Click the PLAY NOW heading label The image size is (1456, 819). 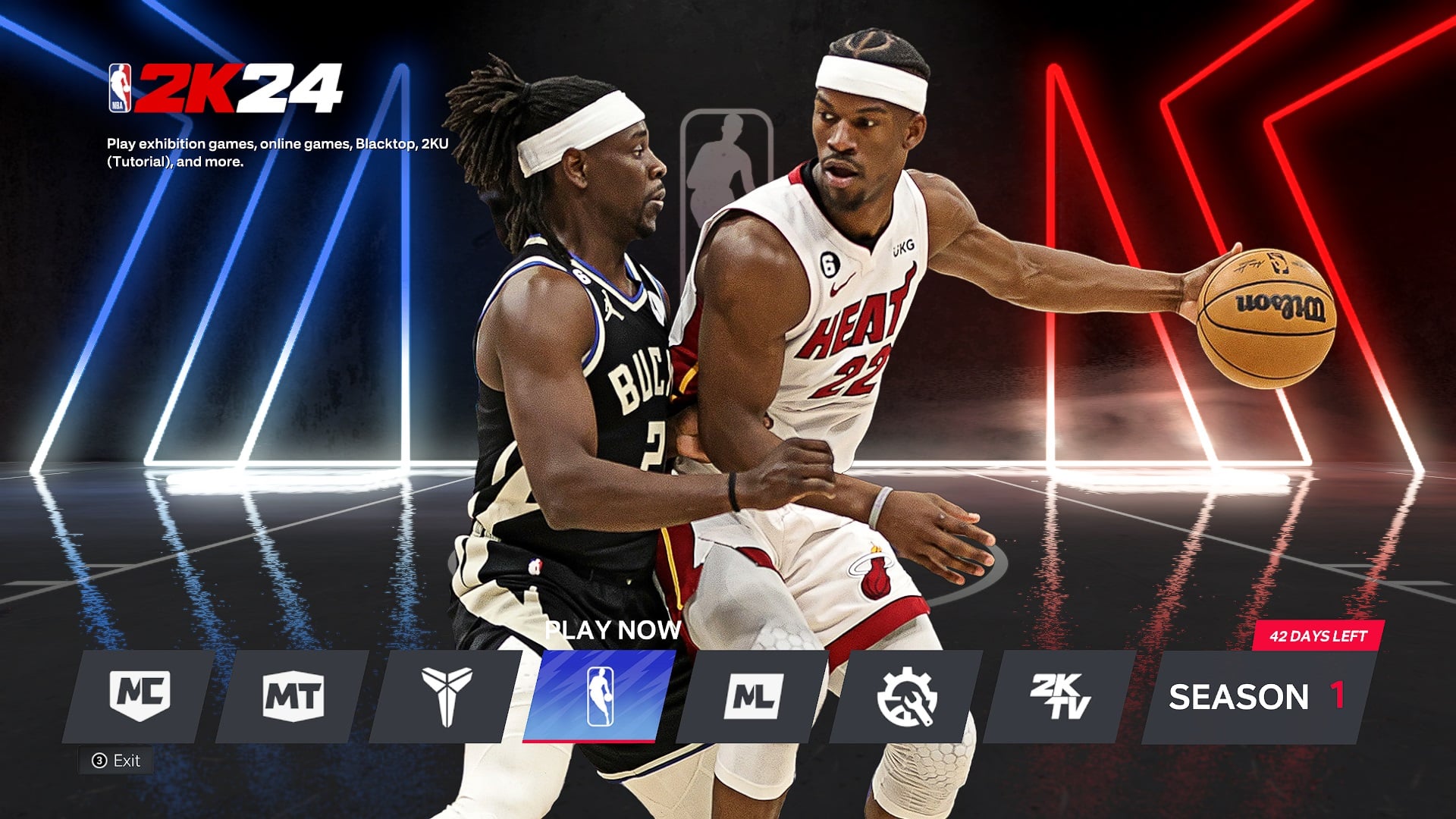[x=613, y=630]
